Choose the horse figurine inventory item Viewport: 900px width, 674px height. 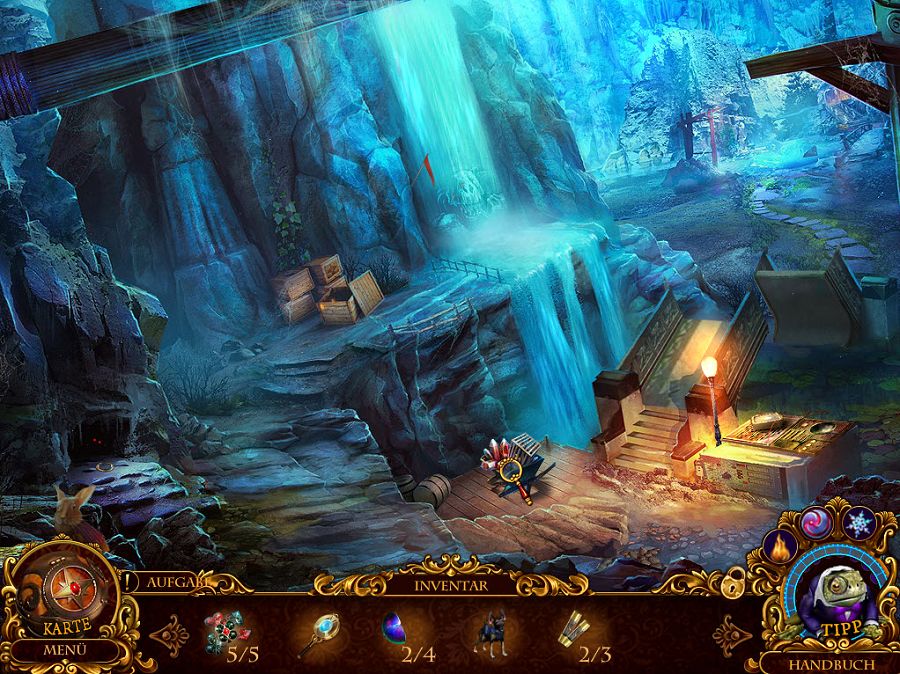point(490,632)
